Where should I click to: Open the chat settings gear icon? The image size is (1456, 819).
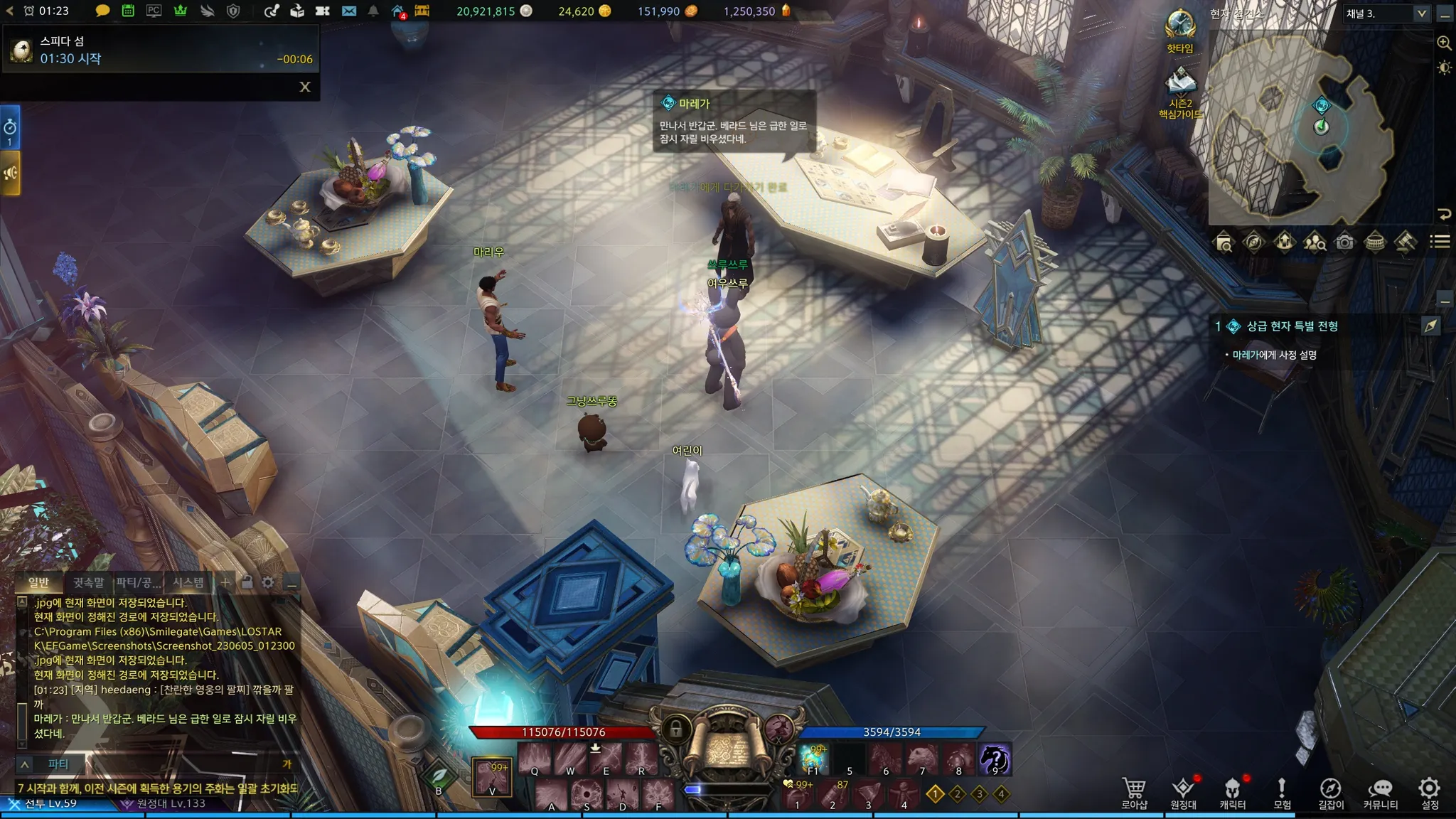(x=267, y=583)
